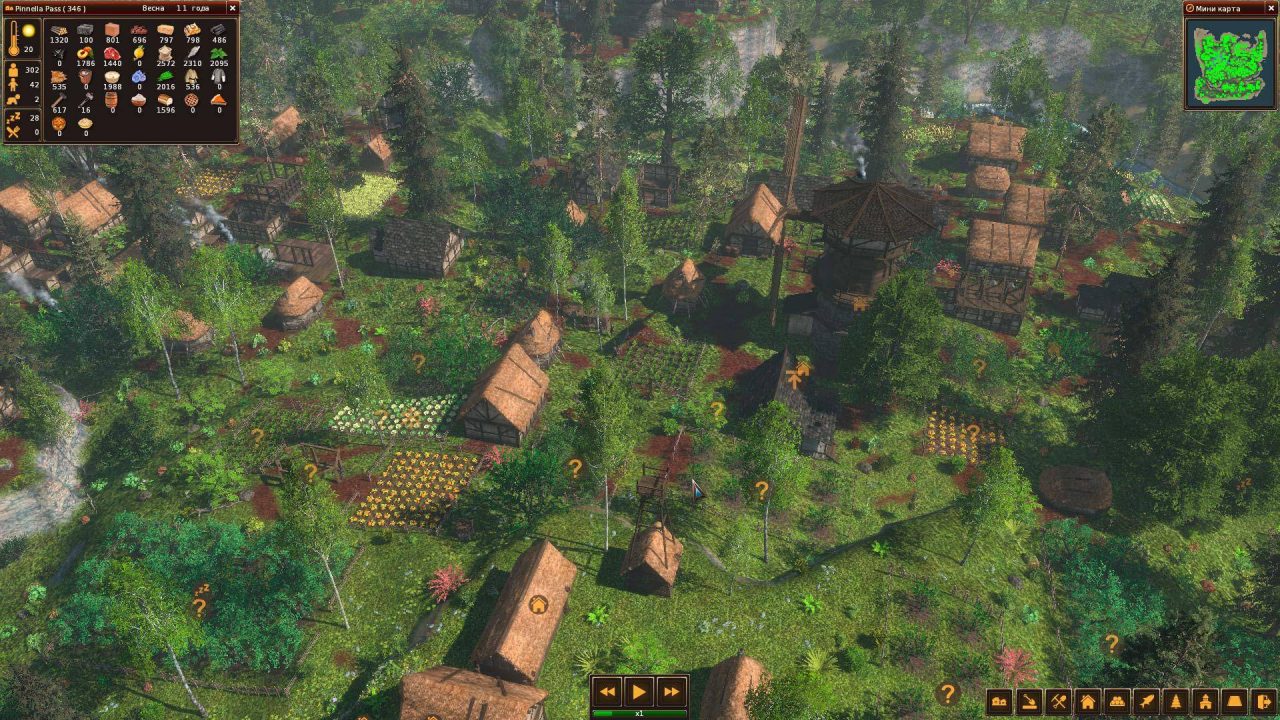Slow down time with the rewind button
The height and width of the screenshot is (720, 1280).
[x=608, y=691]
